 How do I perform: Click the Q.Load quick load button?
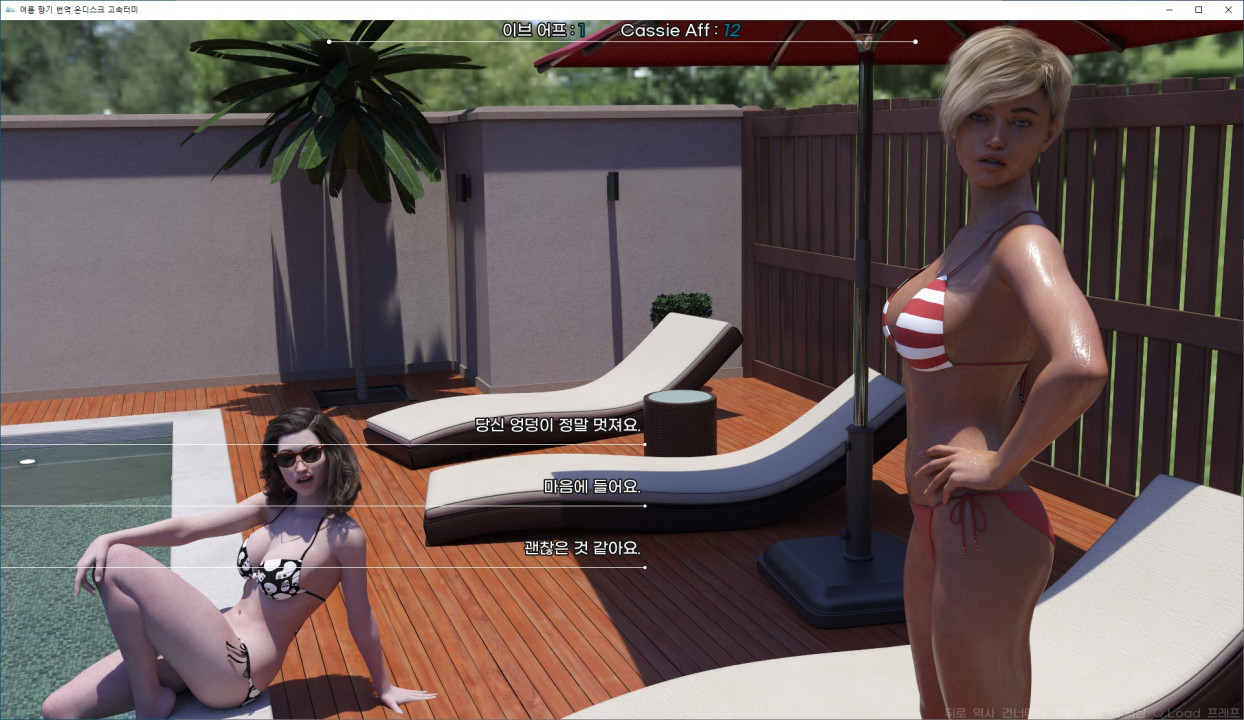click(1176, 713)
